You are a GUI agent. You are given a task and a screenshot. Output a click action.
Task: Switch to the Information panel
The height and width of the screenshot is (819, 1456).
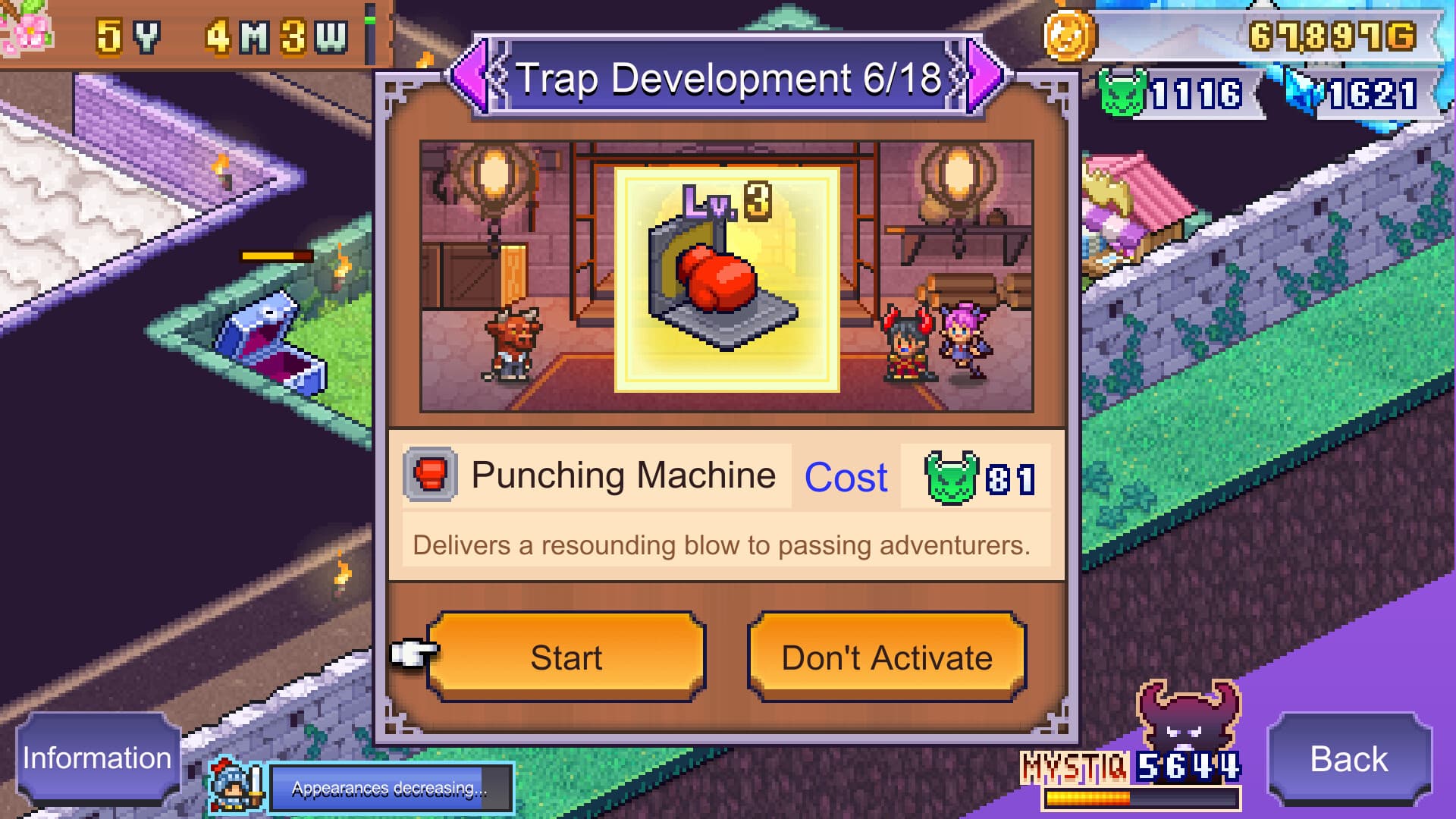click(96, 757)
